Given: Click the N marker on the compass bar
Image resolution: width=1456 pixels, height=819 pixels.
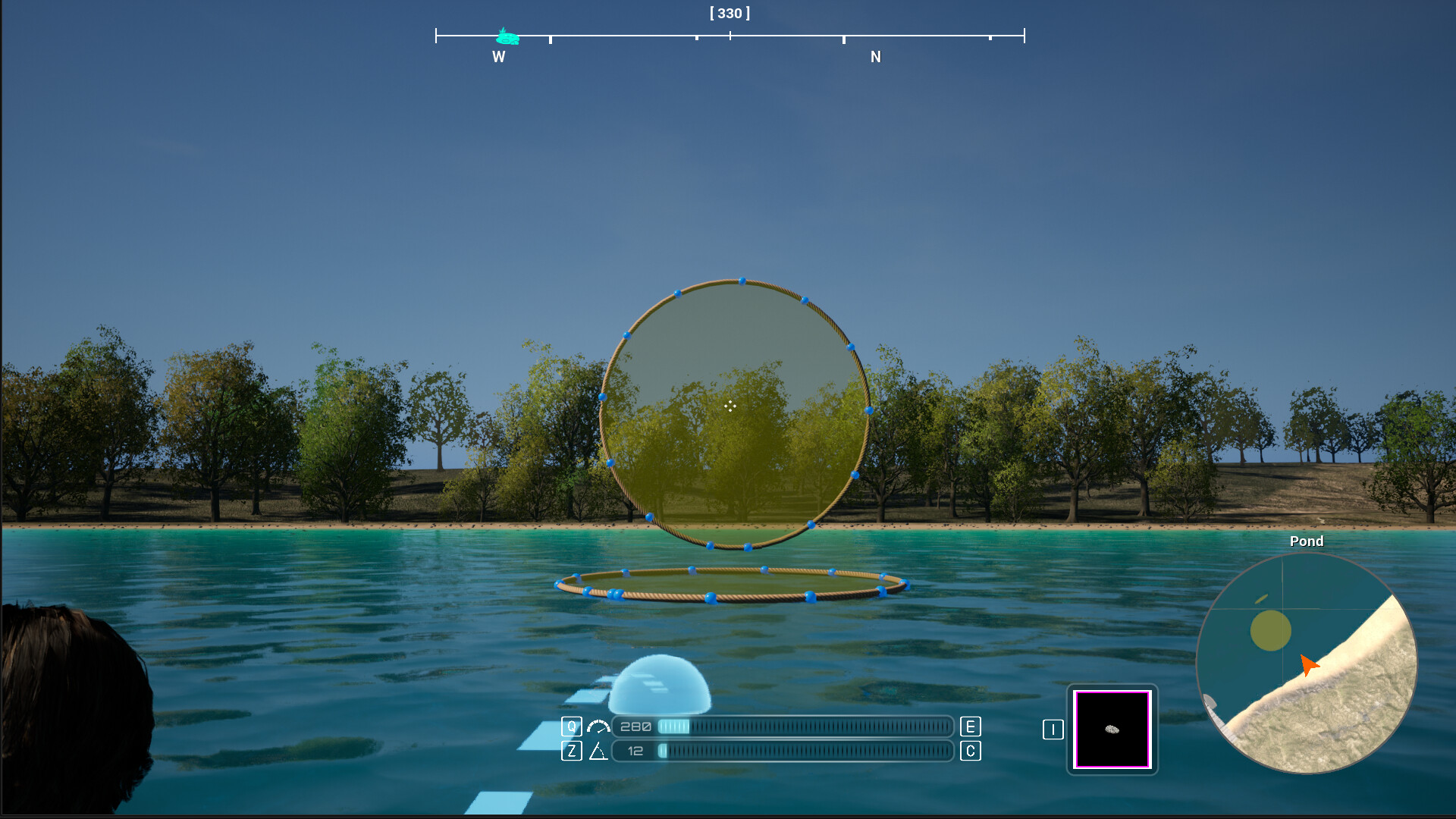Looking at the screenshot, I should (x=876, y=57).
